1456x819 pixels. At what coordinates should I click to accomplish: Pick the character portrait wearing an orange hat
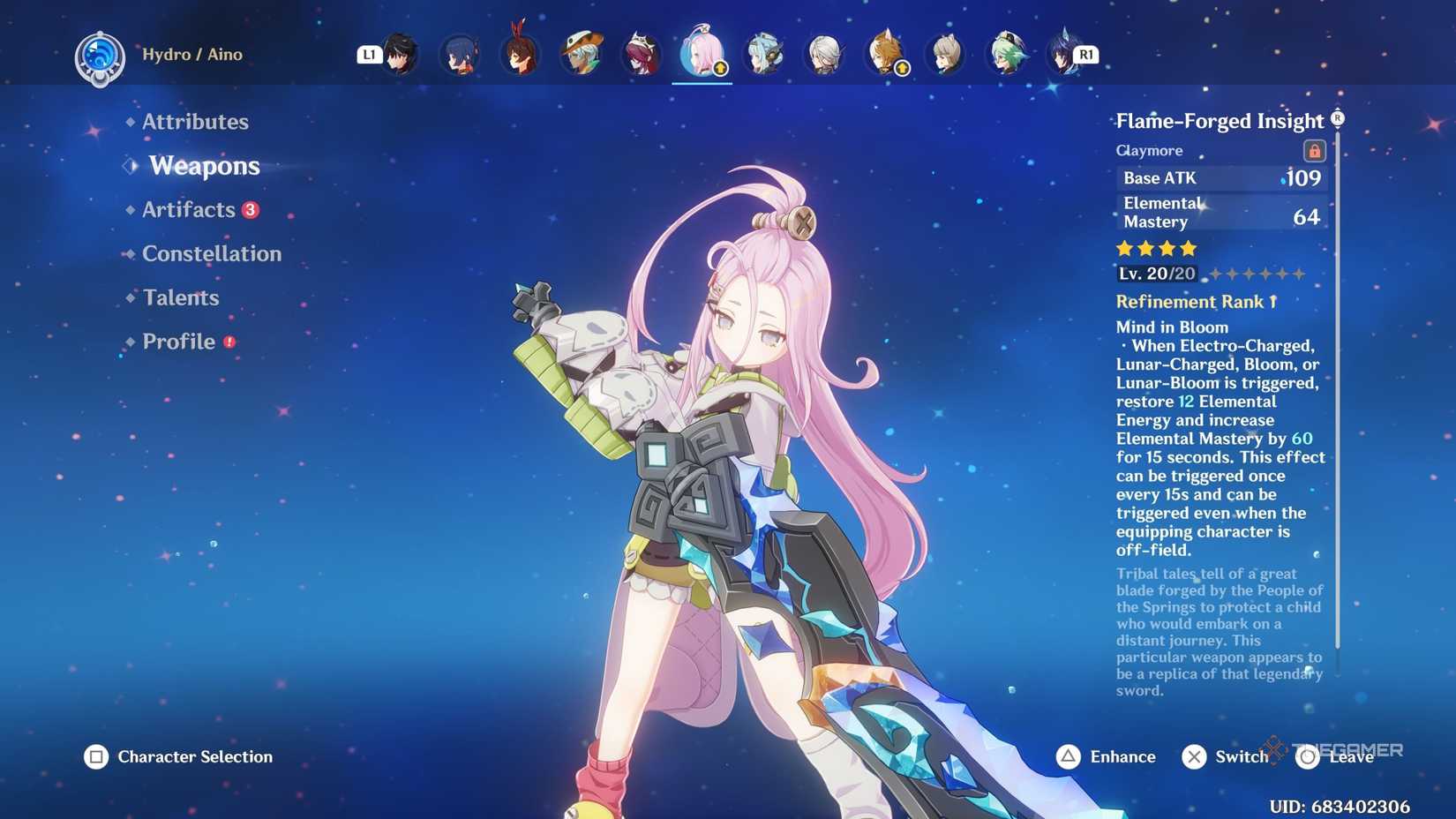[x=581, y=55]
